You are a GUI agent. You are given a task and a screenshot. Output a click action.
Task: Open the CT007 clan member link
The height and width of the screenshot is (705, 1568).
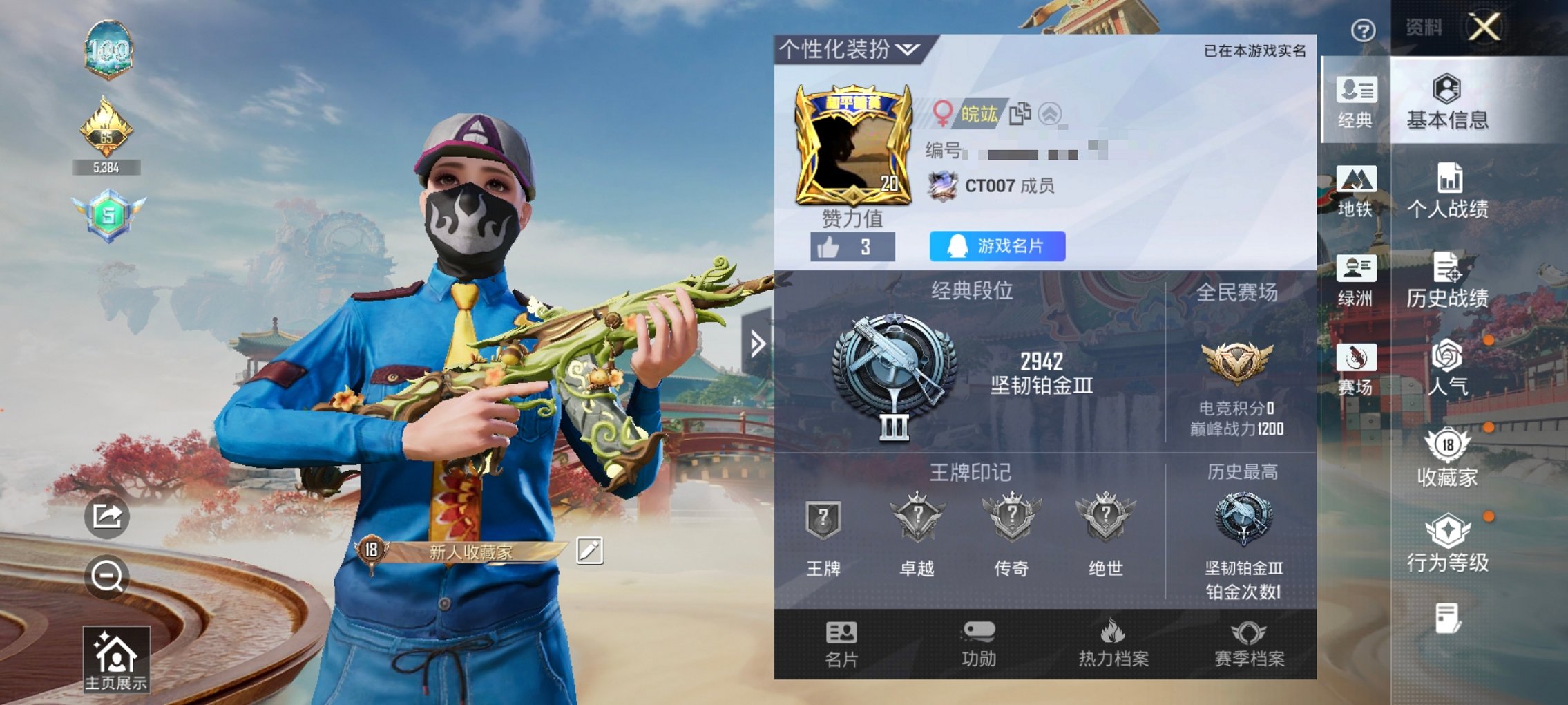pyautogui.click(x=1009, y=185)
